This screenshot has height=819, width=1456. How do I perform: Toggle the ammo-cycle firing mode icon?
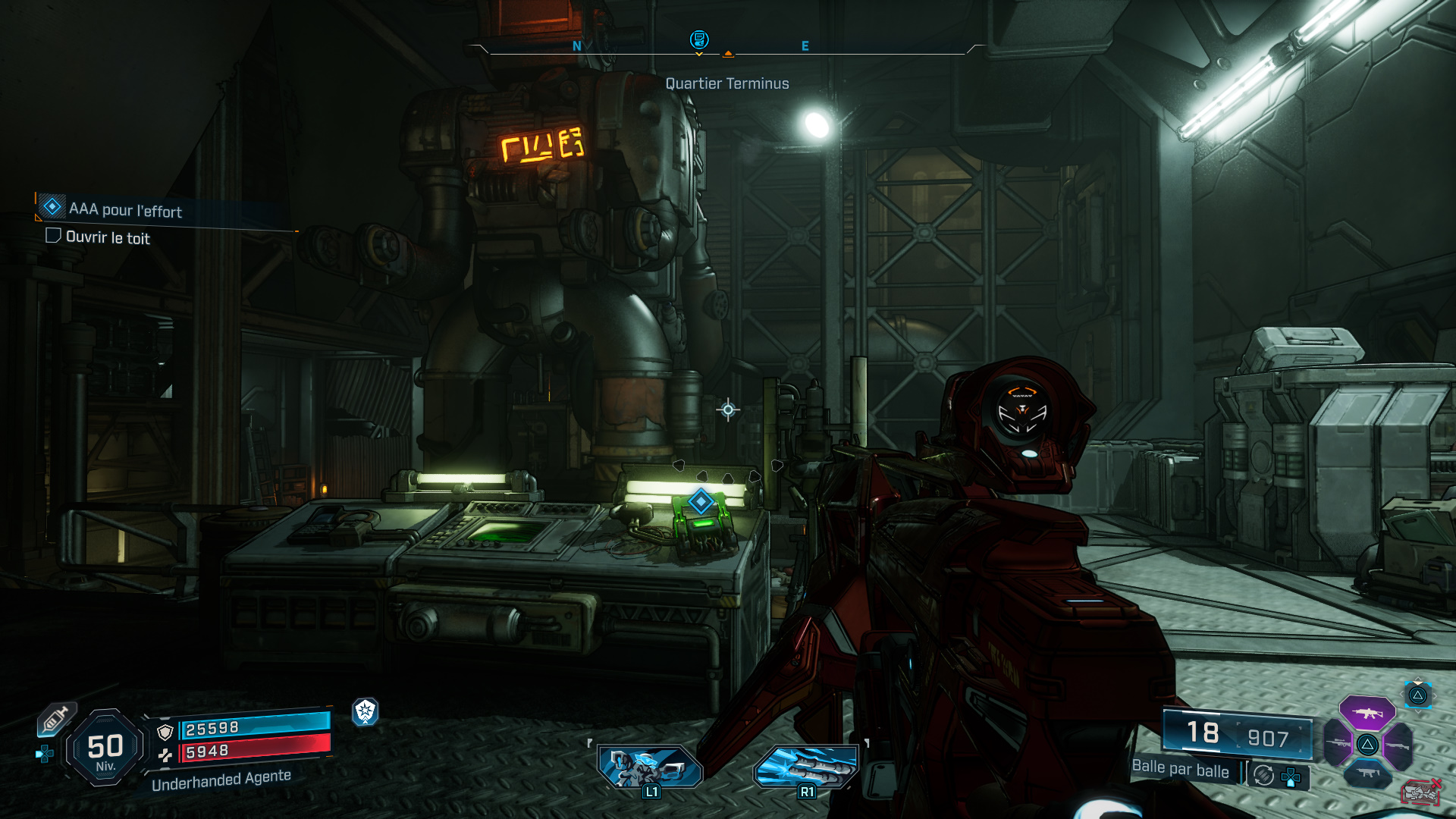tap(1263, 775)
